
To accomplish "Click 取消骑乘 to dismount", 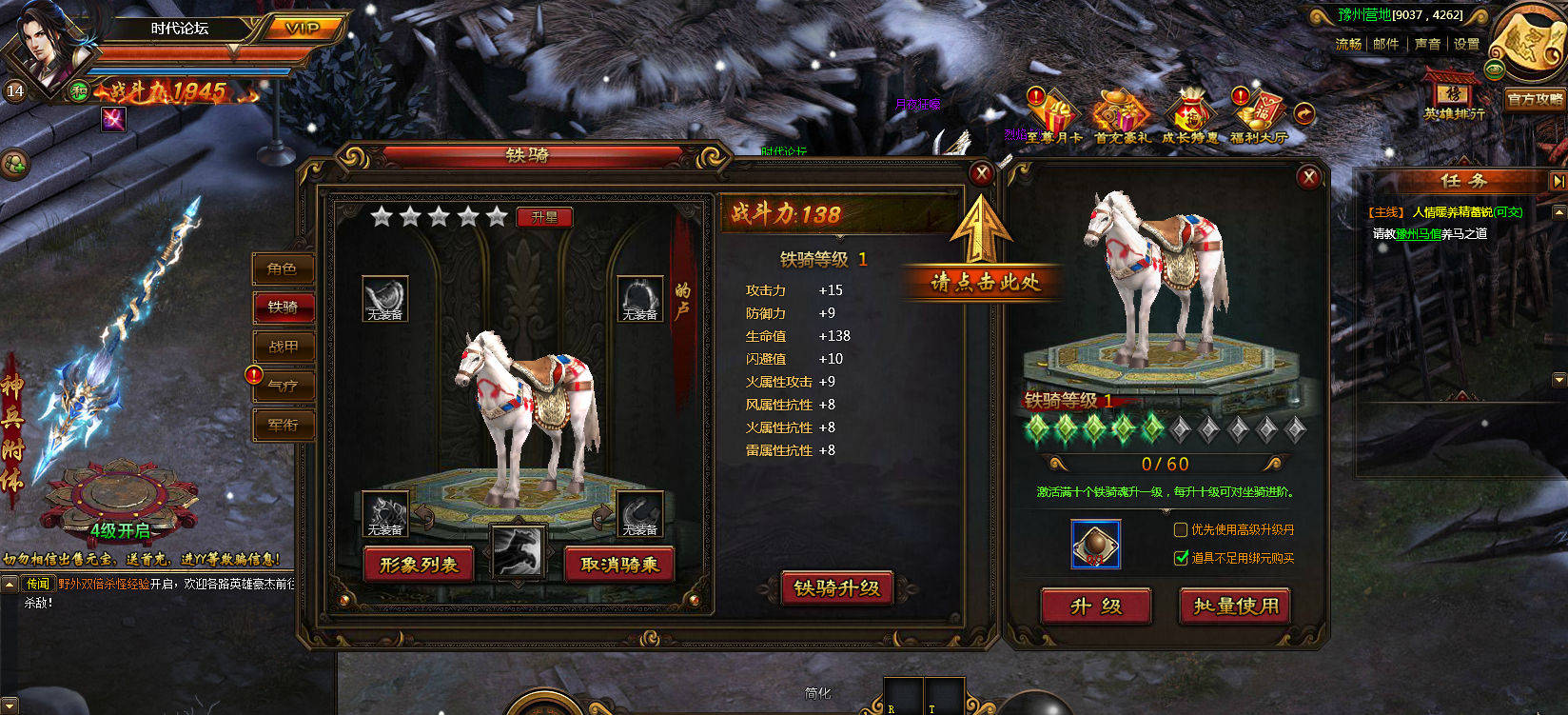I will point(619,566).
